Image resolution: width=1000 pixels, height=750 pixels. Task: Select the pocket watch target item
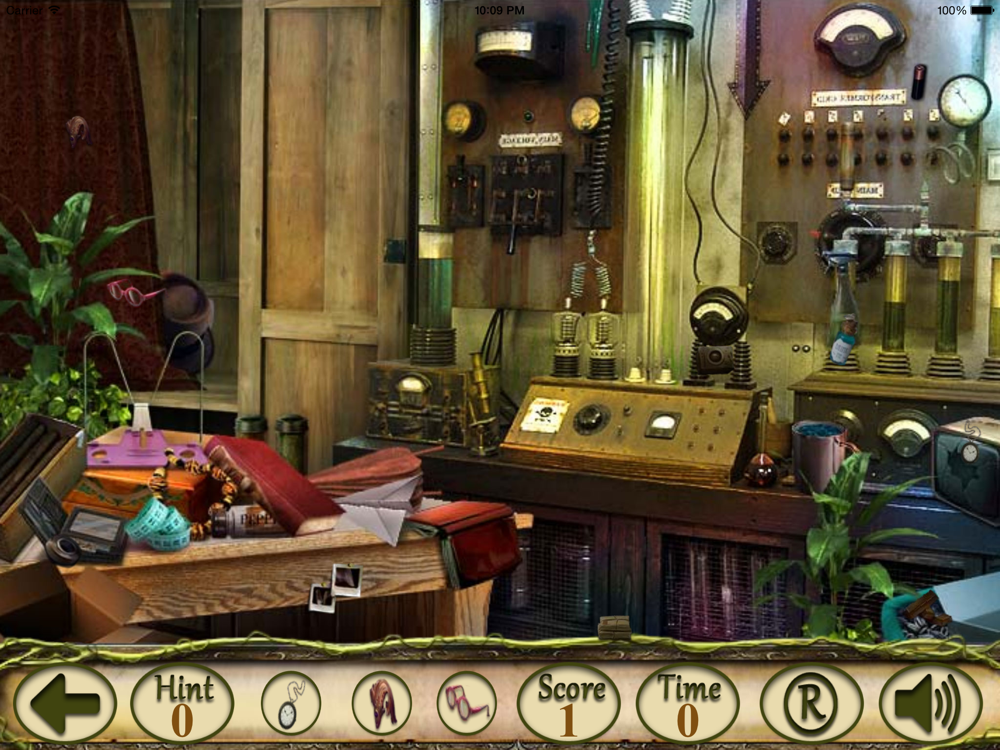coord(291,703)
